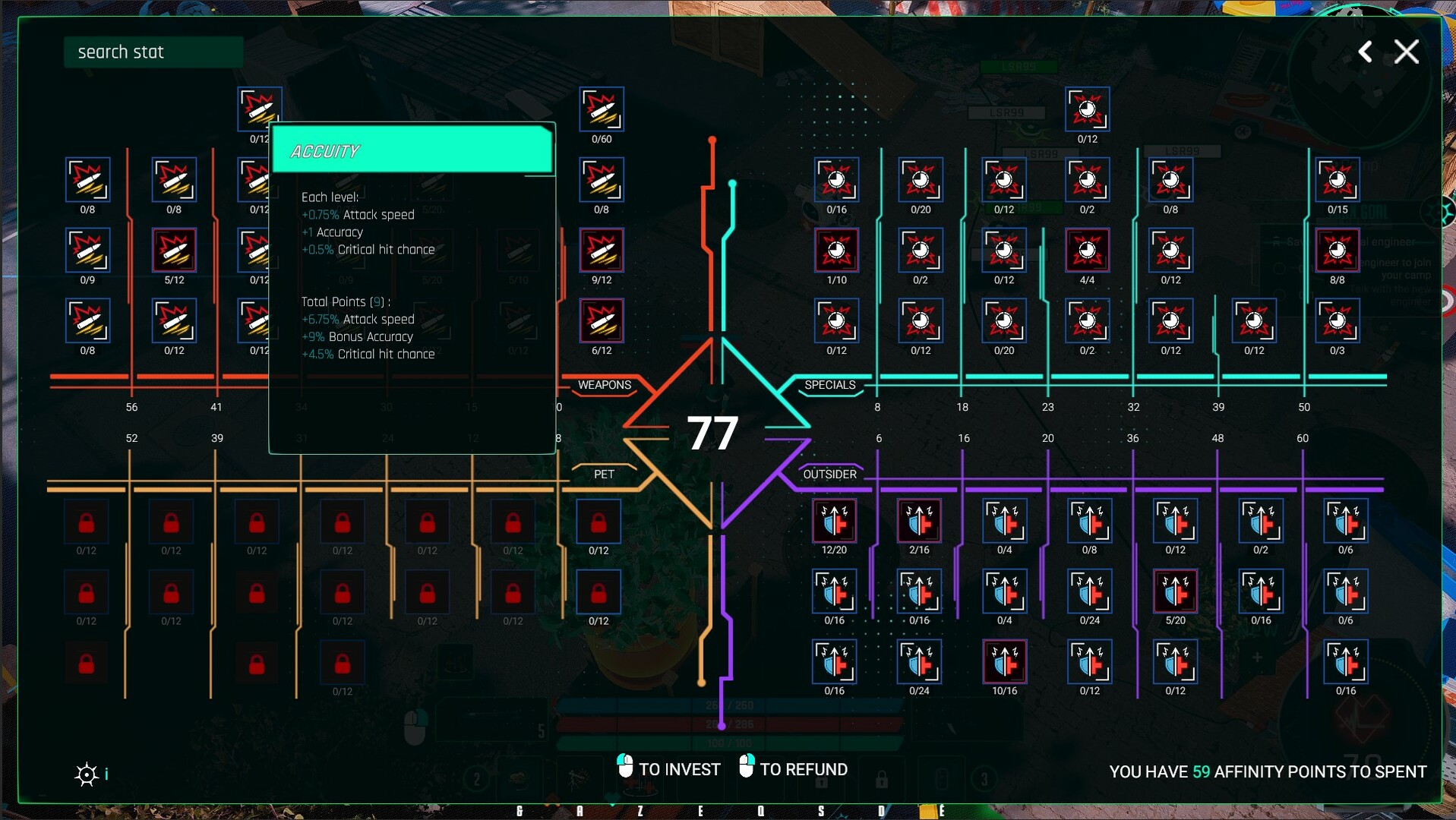This screenshot has width=1456, height=820.
Task: Click the WEAPONS branch label
Action: click(x=604, y=385)
